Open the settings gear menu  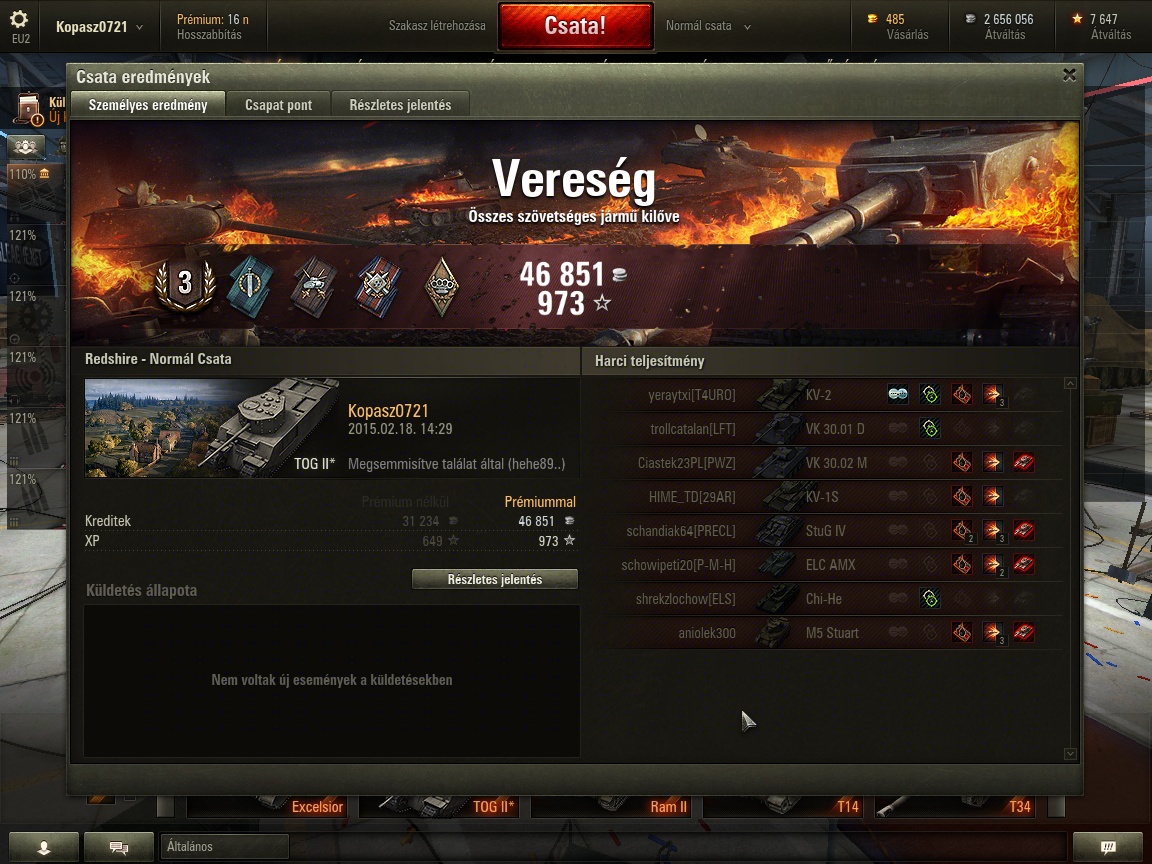tap(20, 21)
